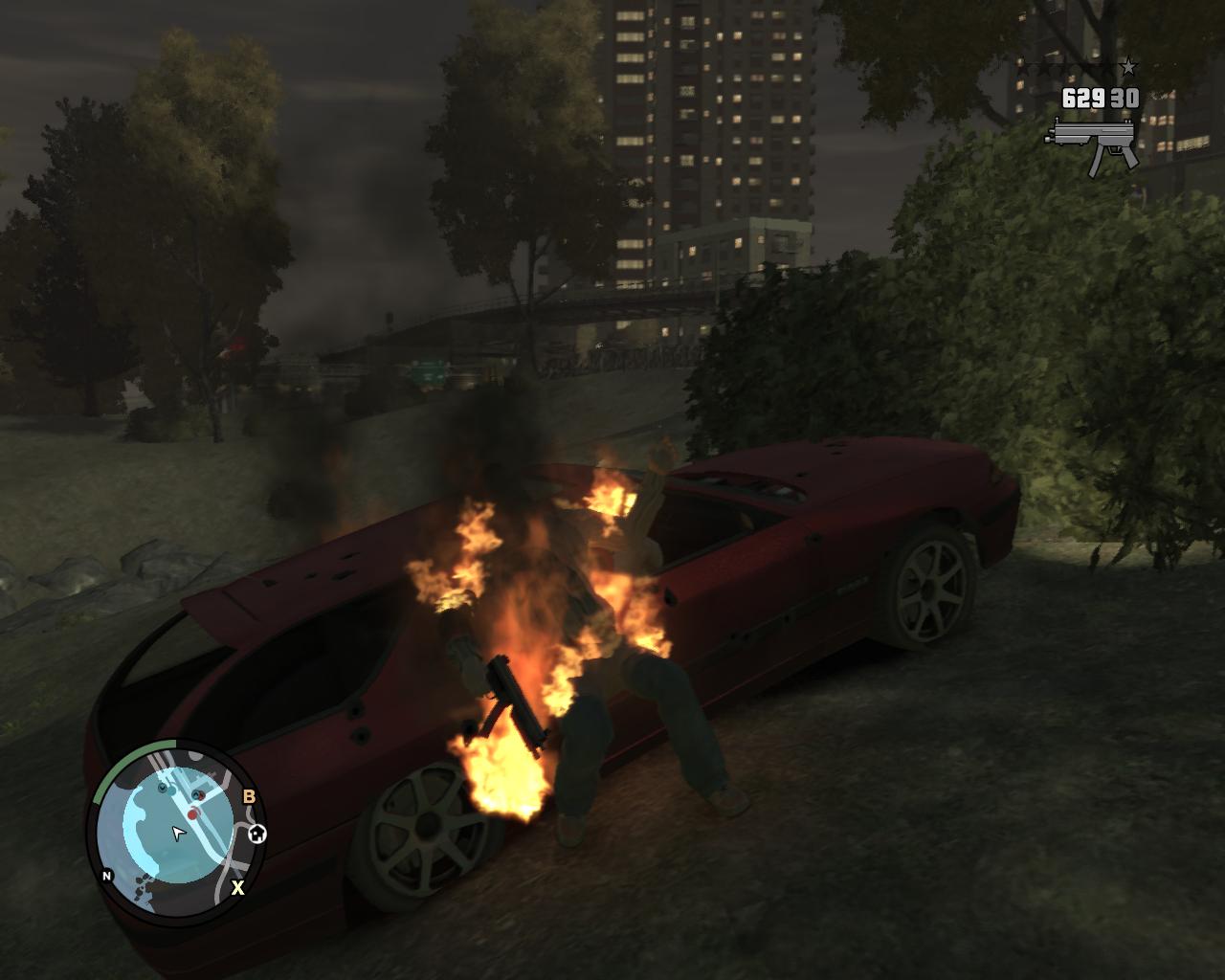
Task: Click the yellow X marker on the radar
Action: click(237, 887)
